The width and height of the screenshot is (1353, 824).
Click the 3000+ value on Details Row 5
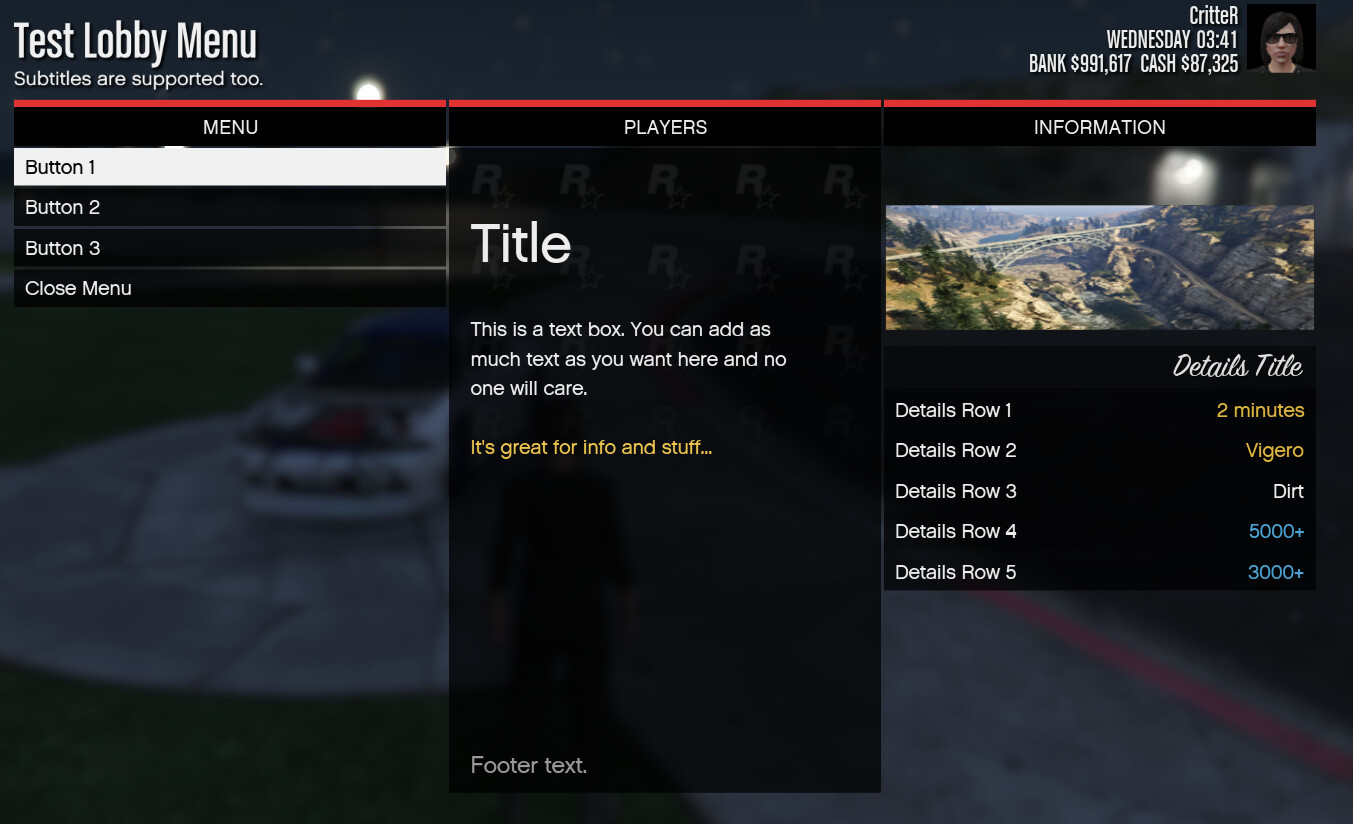coord(1276,572)
